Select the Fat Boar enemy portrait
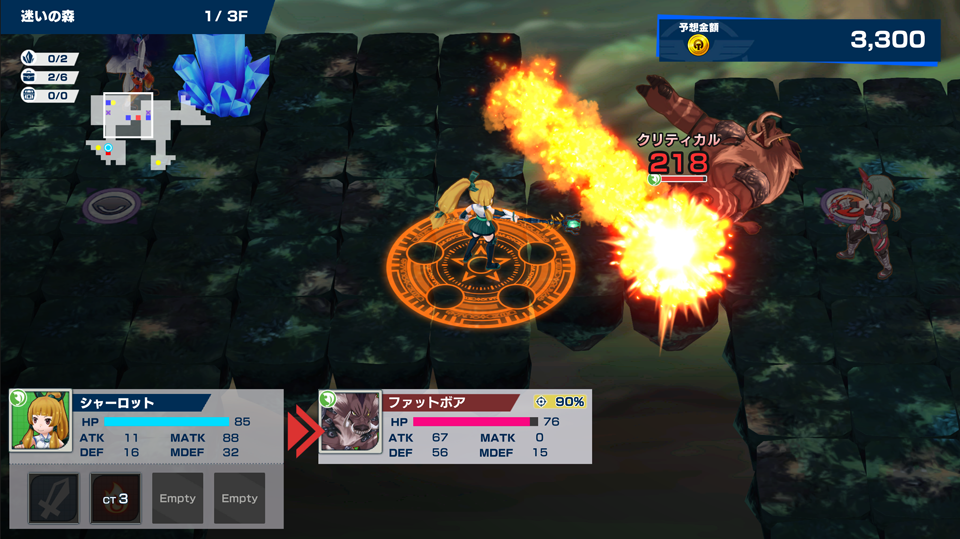The height and width of the screenshot is (539, 960). (x=350, y=422)
